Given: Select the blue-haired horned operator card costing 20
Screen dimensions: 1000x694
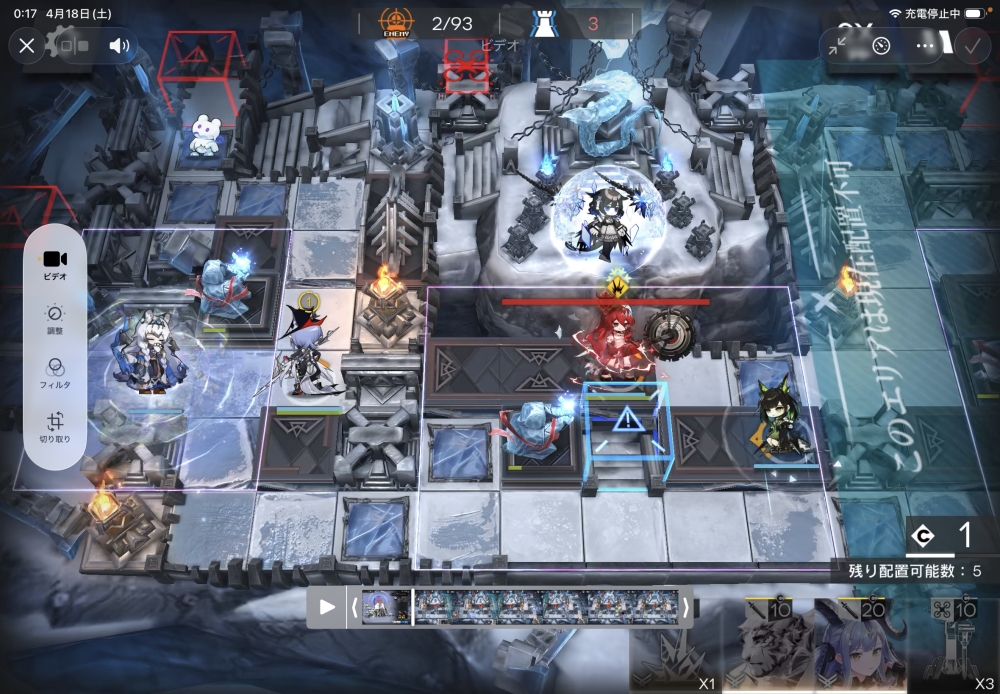Looking at the screenshot, I should [857, 645].
